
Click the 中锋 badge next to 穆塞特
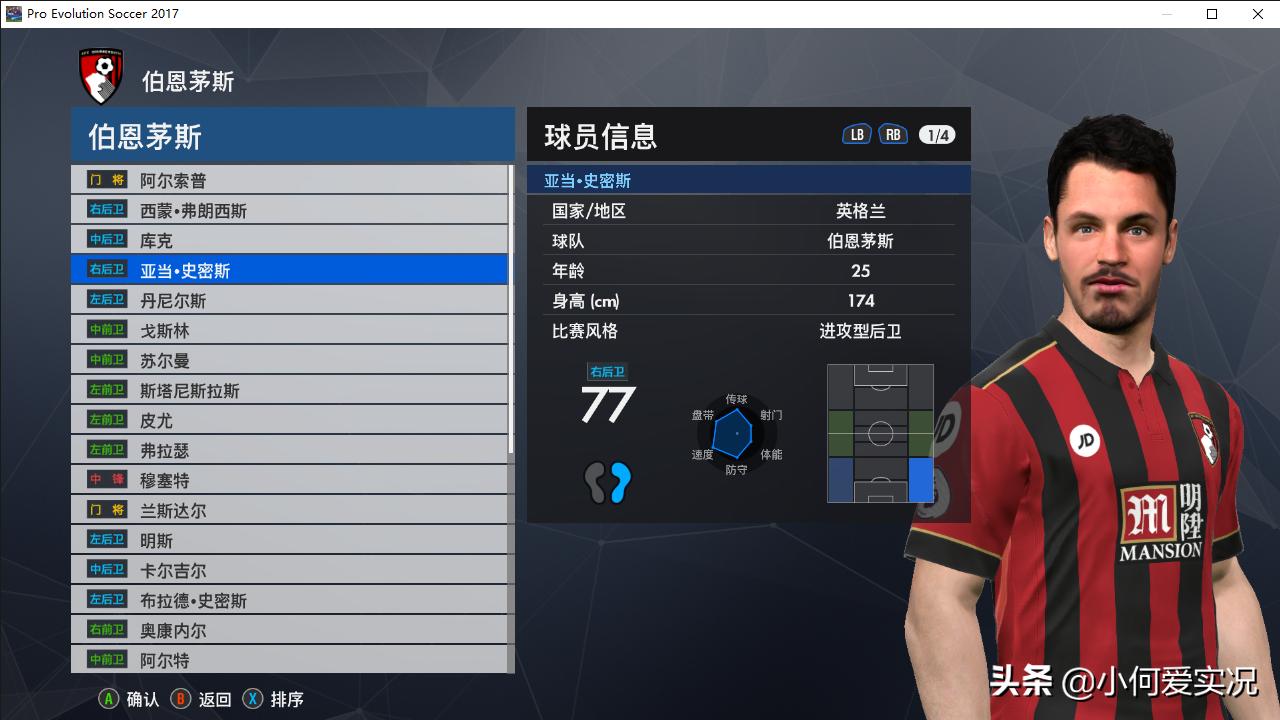coord(105,479)
